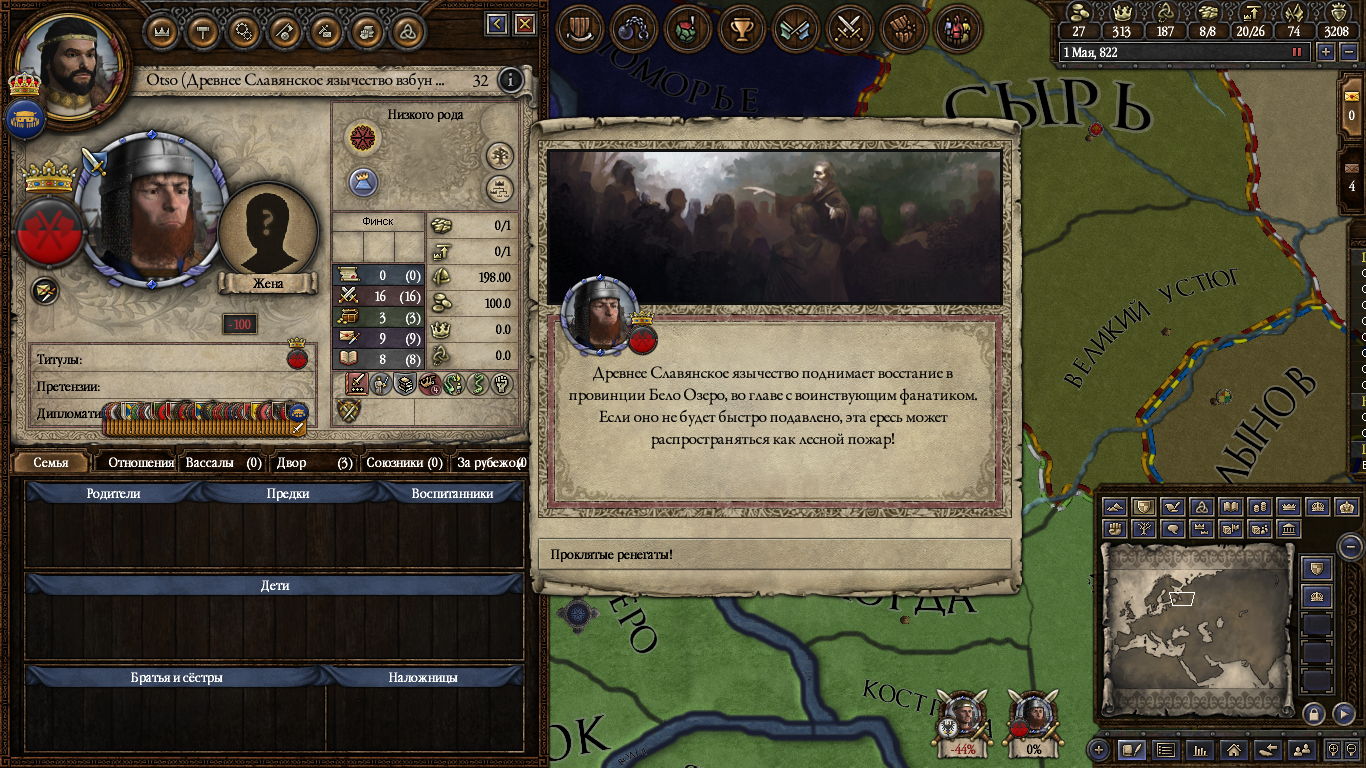The width and height of the screenshot is (1366, 768).
Task: Show the Вассалы tab
Action: 223,463
